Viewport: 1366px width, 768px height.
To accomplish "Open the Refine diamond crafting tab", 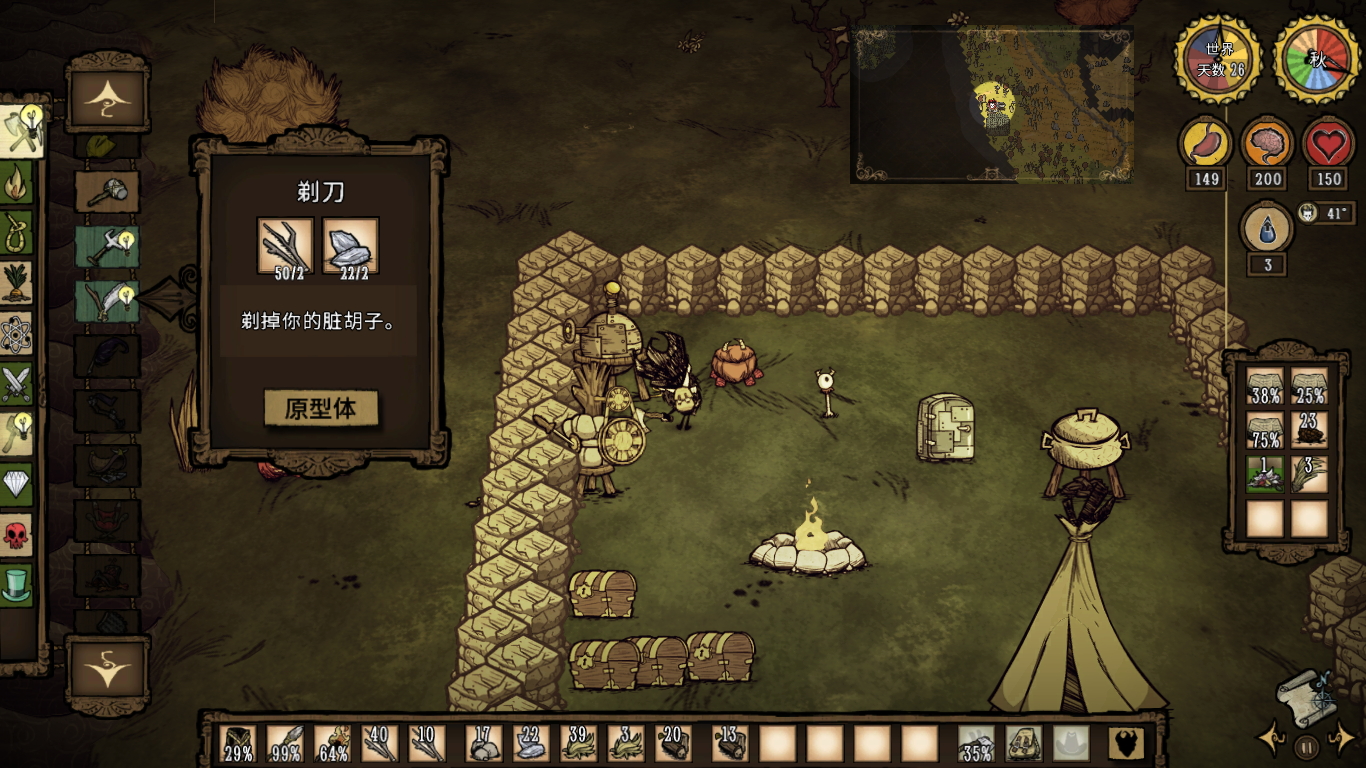I will pos(17,485).
